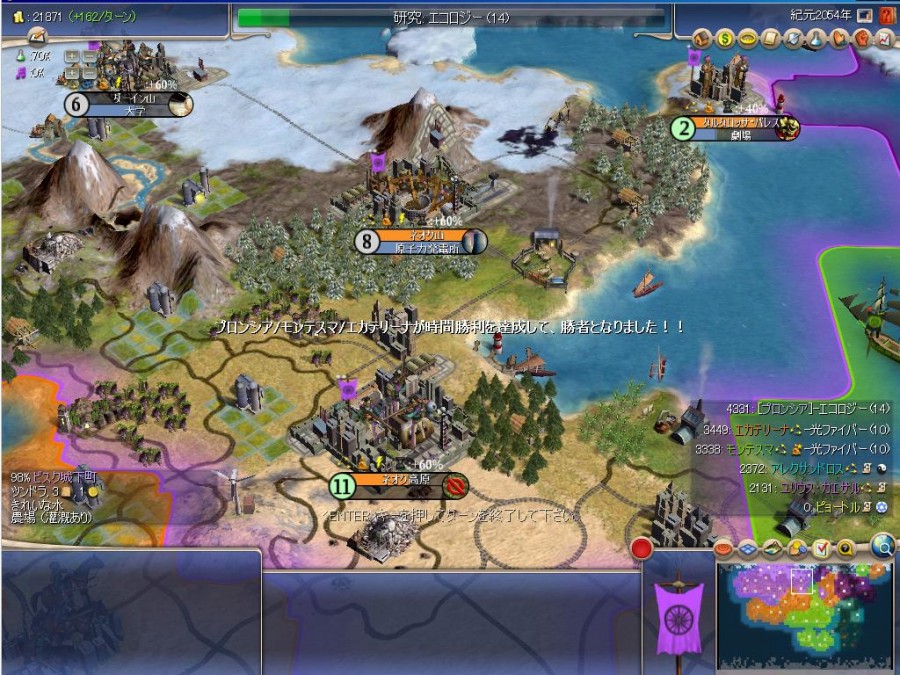900x675 pixels.
Task: Open the Civics screen ring icon
Action: [x=747, y=39]
